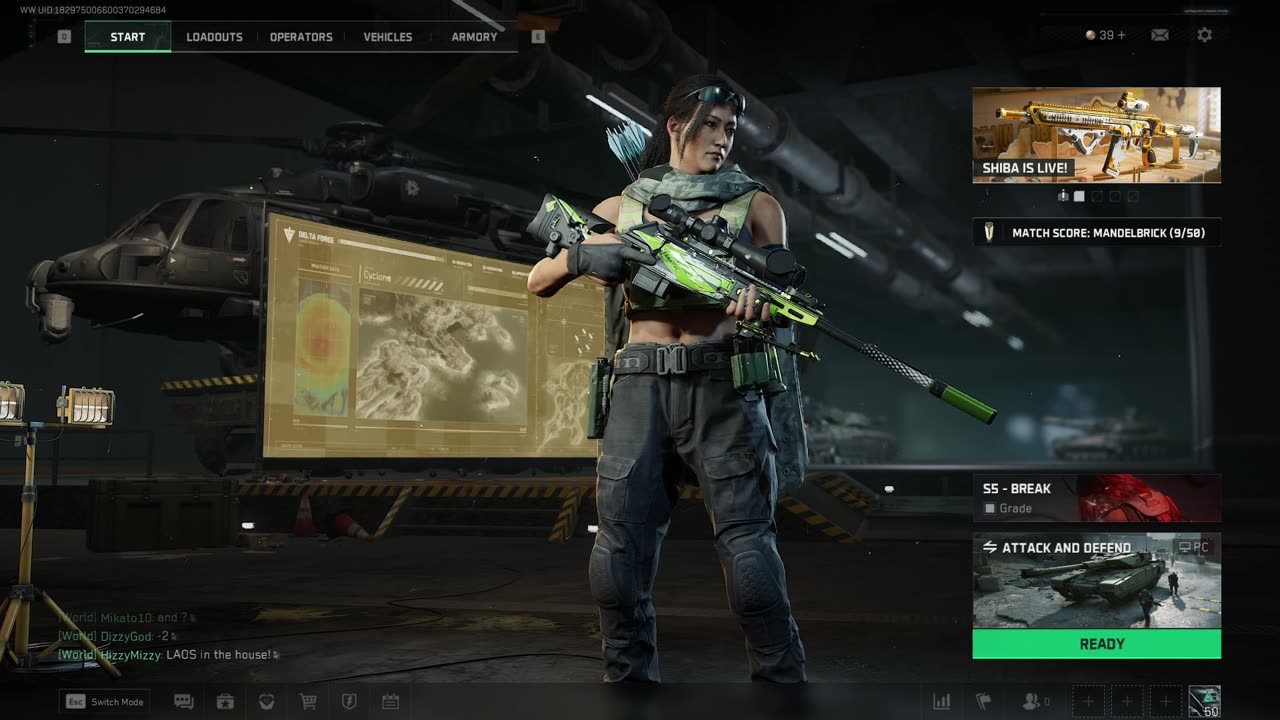Switch to the Loadouts tab
The width and height of the screenshot is (1280, 720).
pyautogui.click(x=214, y=37)
